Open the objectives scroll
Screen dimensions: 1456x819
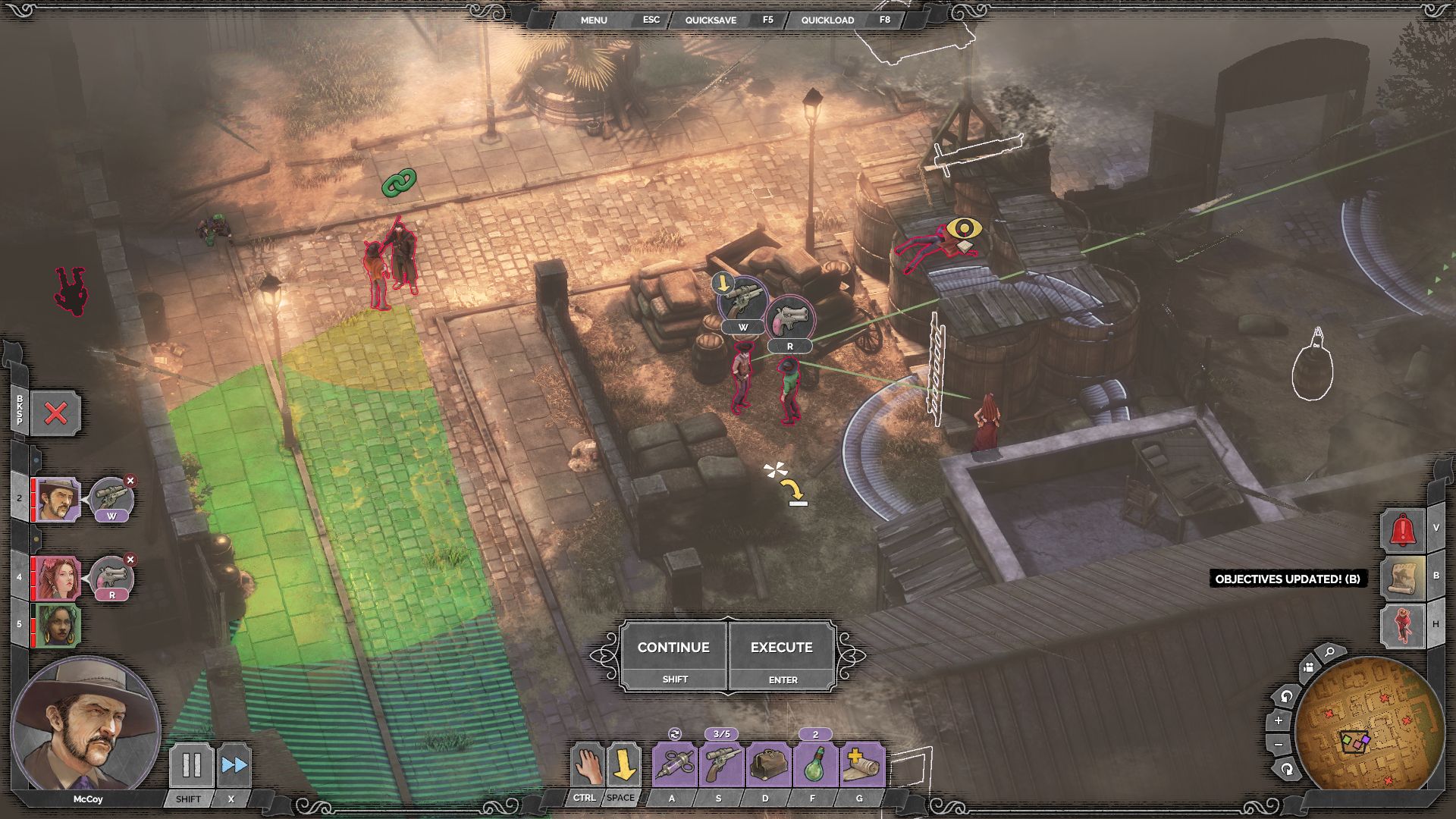click(1402, 577)
